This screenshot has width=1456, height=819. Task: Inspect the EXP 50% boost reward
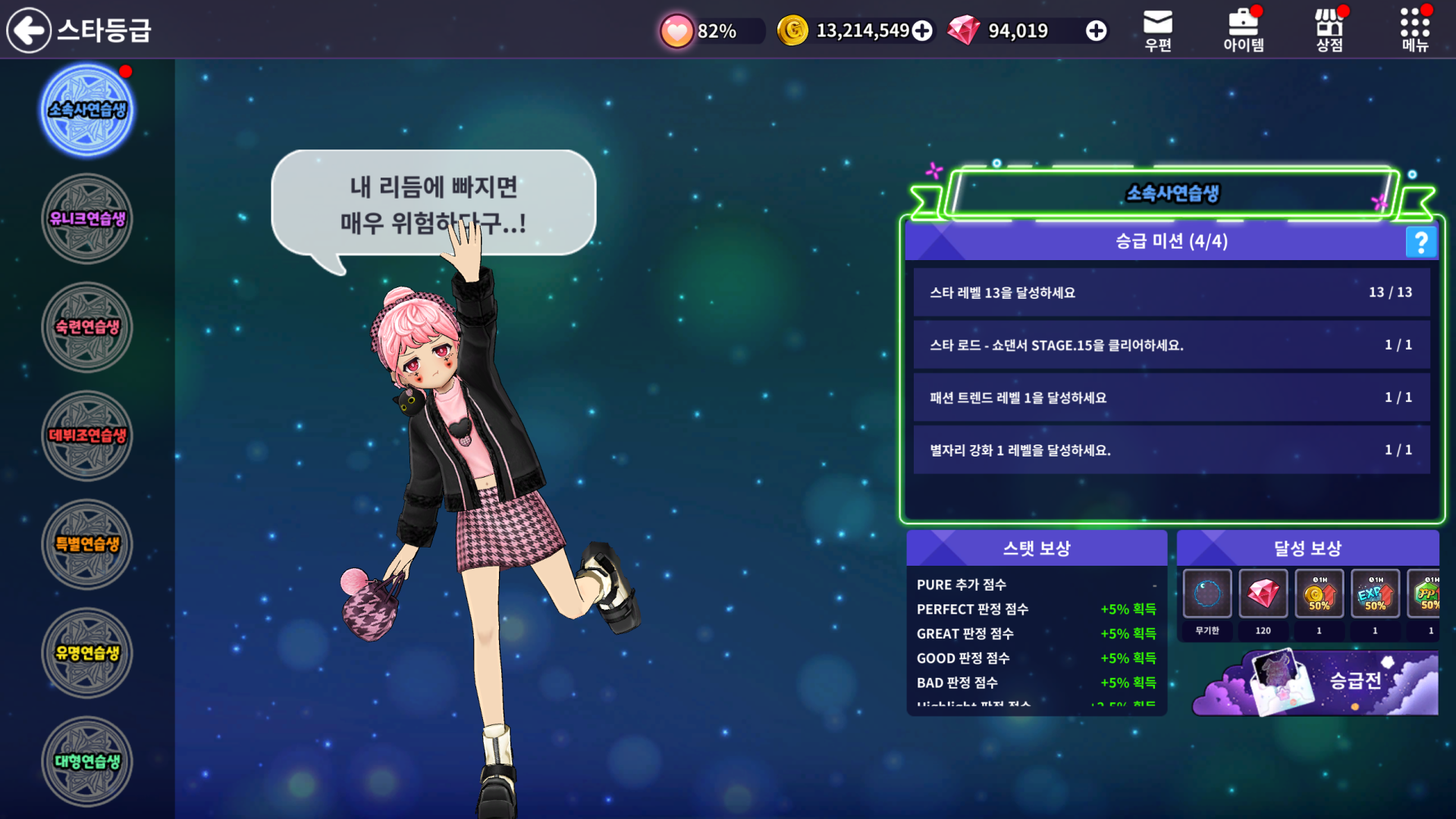pyautogui.click(x=1376, y=595)
